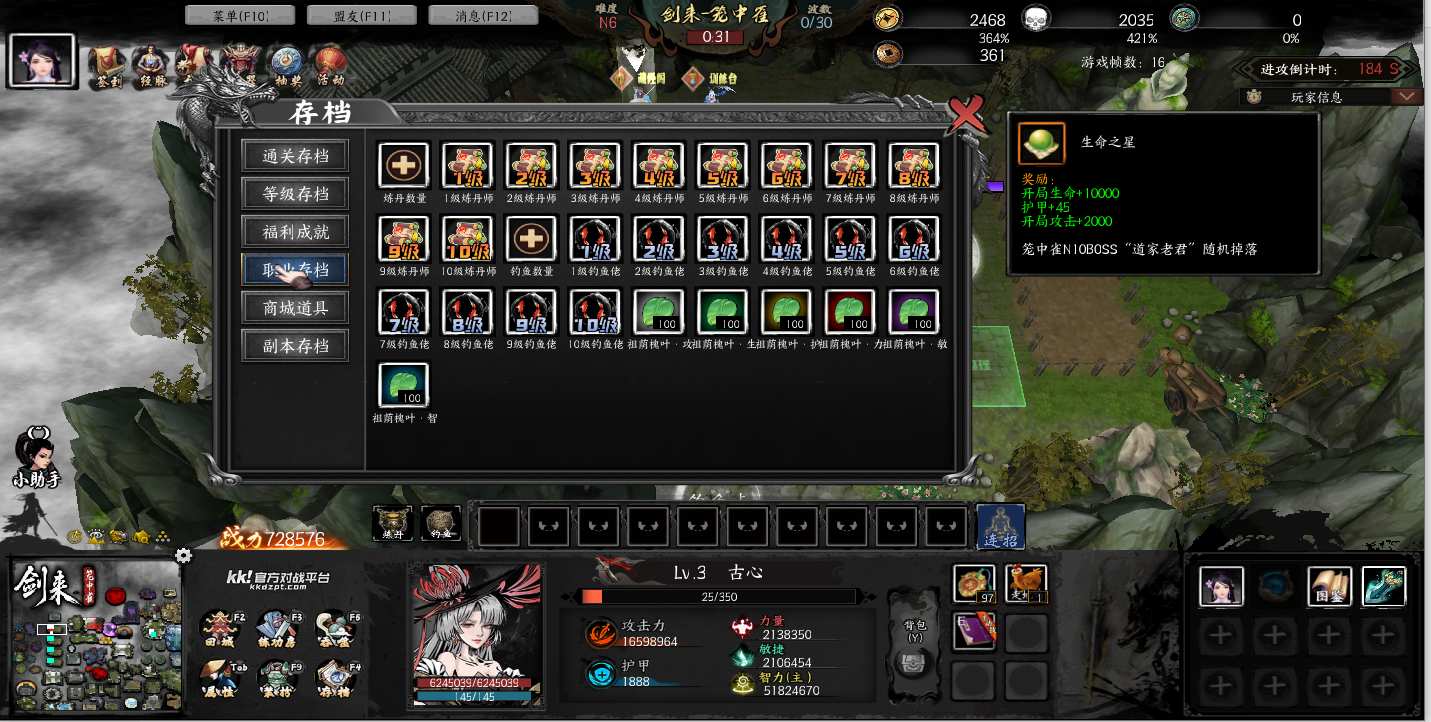
Task: Select the 福利成就 tab
Action: tap(295, 232)
